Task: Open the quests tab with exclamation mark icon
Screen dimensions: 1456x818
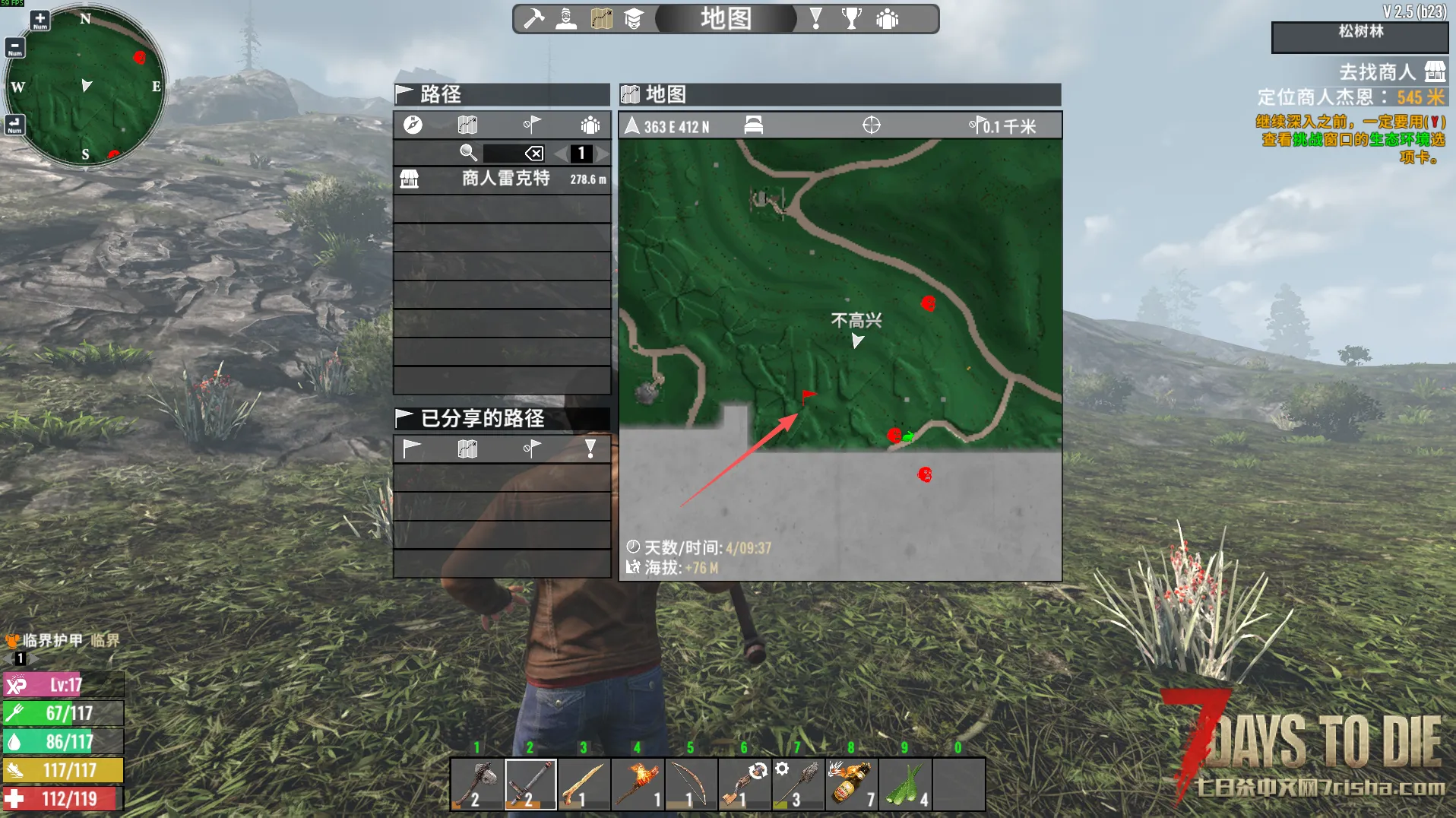Action: [816, 18]
